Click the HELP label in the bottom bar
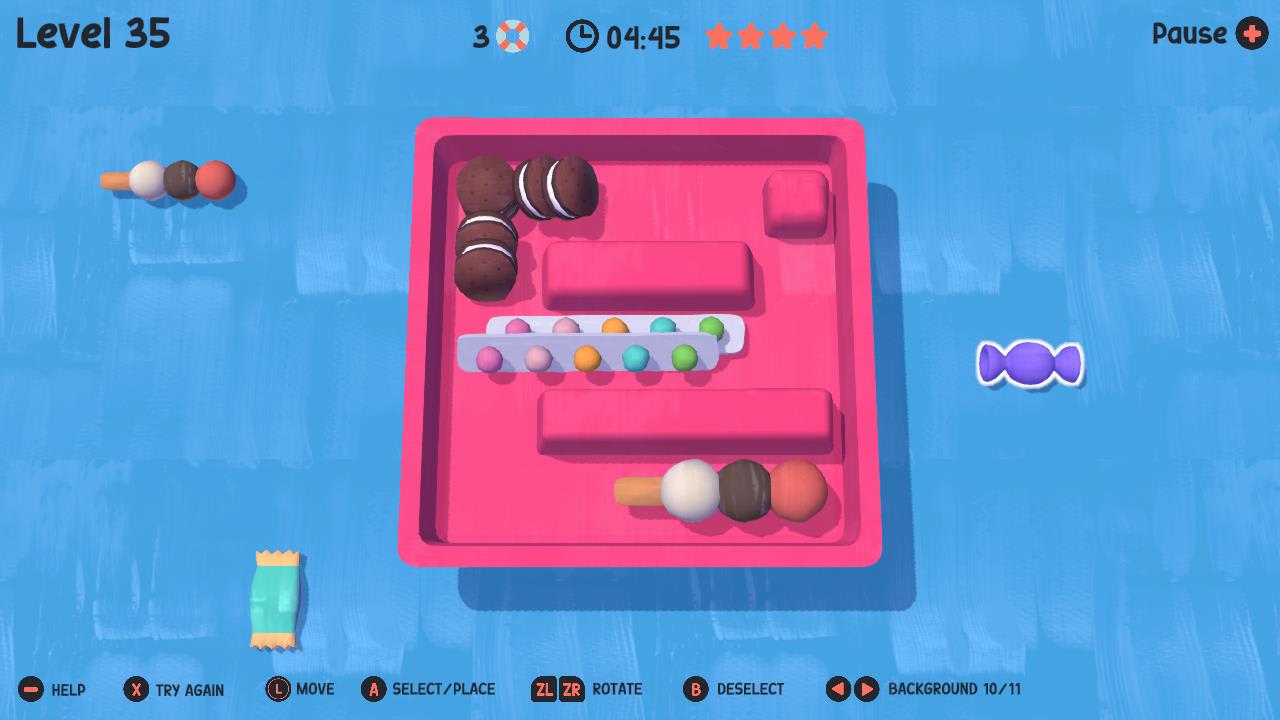 click(69, 689)
